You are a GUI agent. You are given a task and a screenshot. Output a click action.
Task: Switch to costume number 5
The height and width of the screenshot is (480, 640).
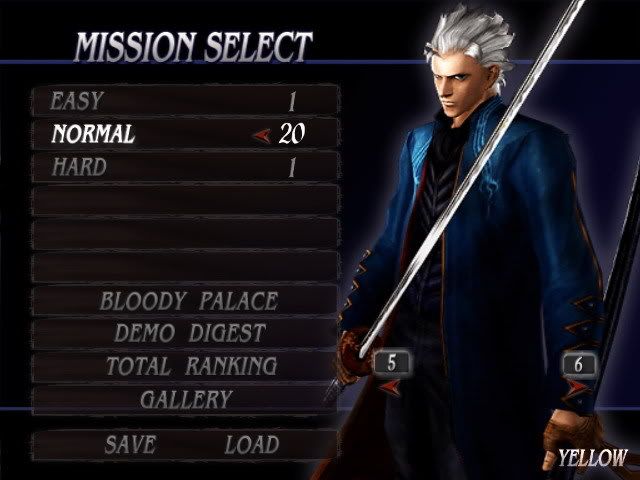pos(392,364)
